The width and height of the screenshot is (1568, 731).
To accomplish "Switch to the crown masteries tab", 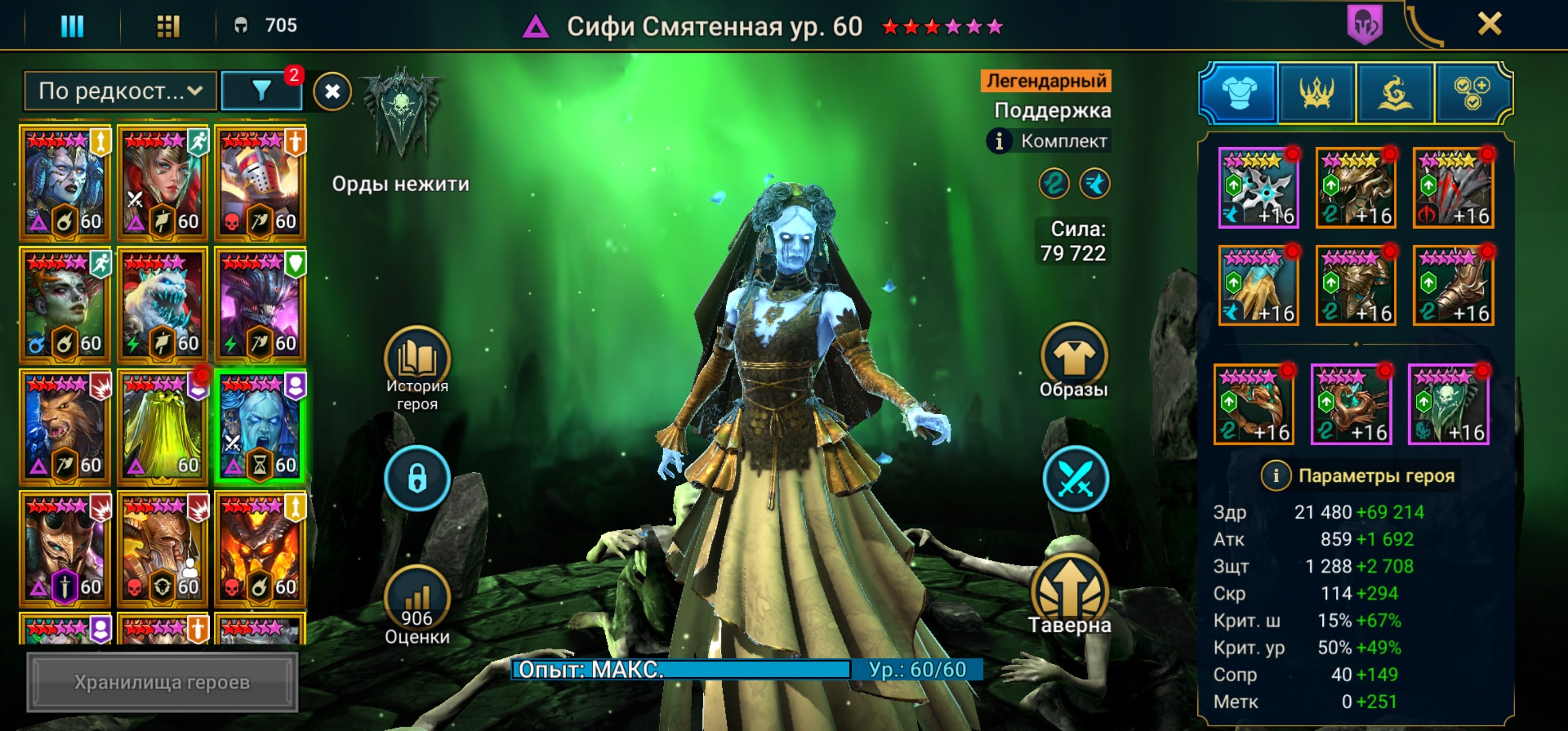I will click(x=1316, y=92).
